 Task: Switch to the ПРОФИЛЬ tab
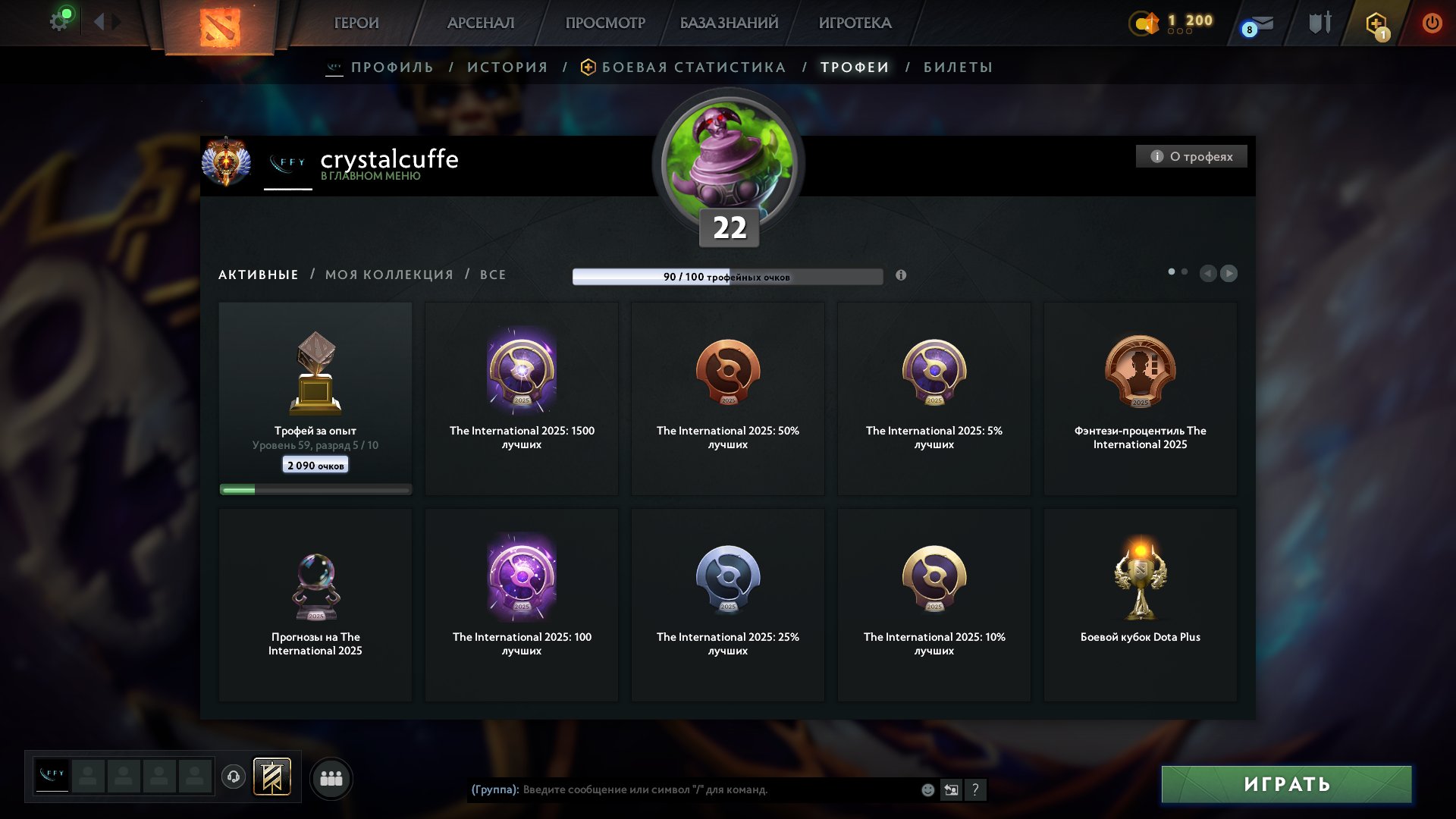click(x=392, y=67)
